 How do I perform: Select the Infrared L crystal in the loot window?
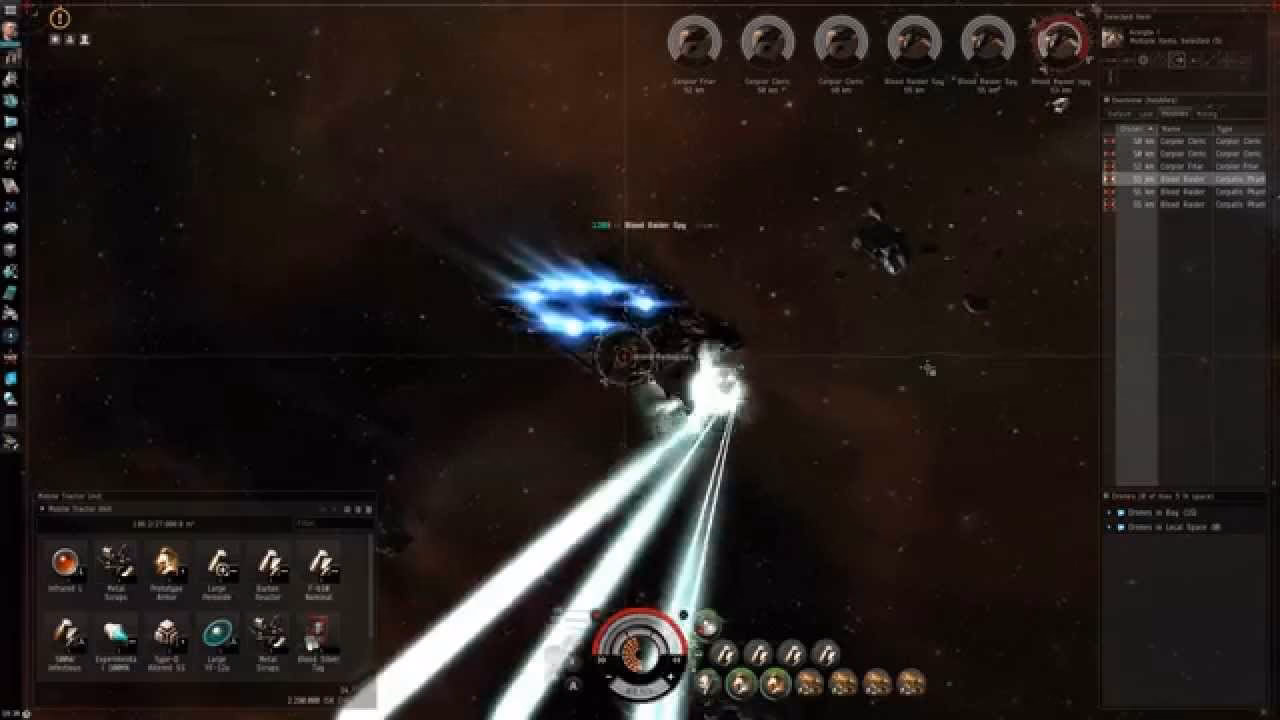tap(67, 562)
